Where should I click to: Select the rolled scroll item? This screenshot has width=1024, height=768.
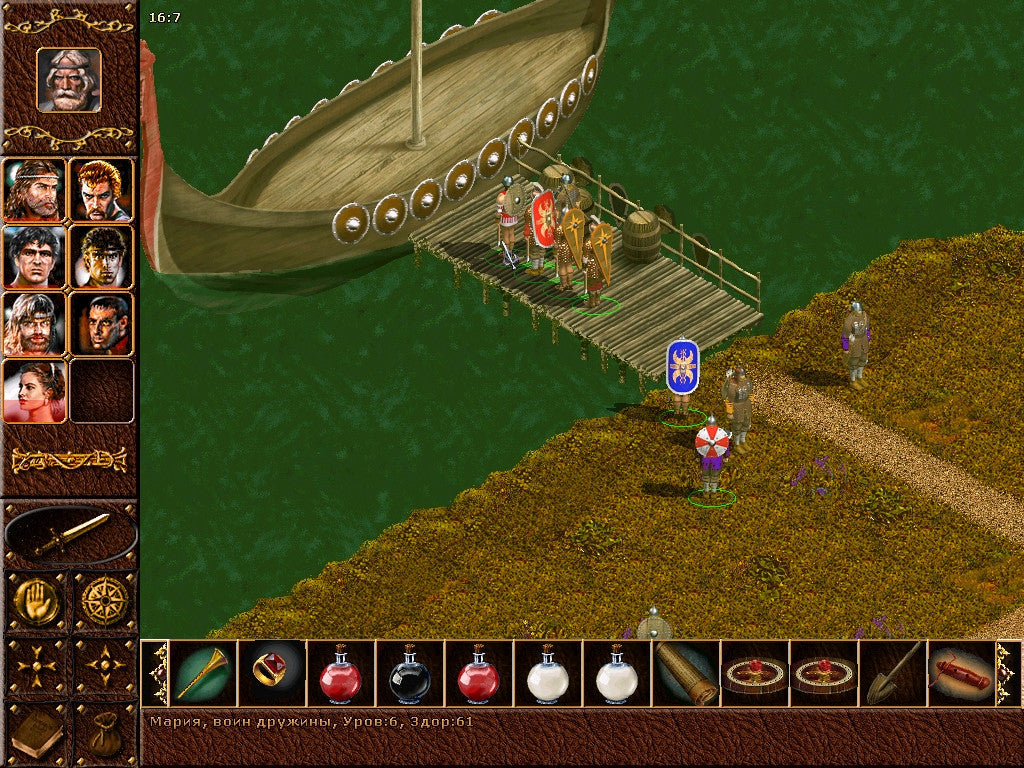pos(686,674)
